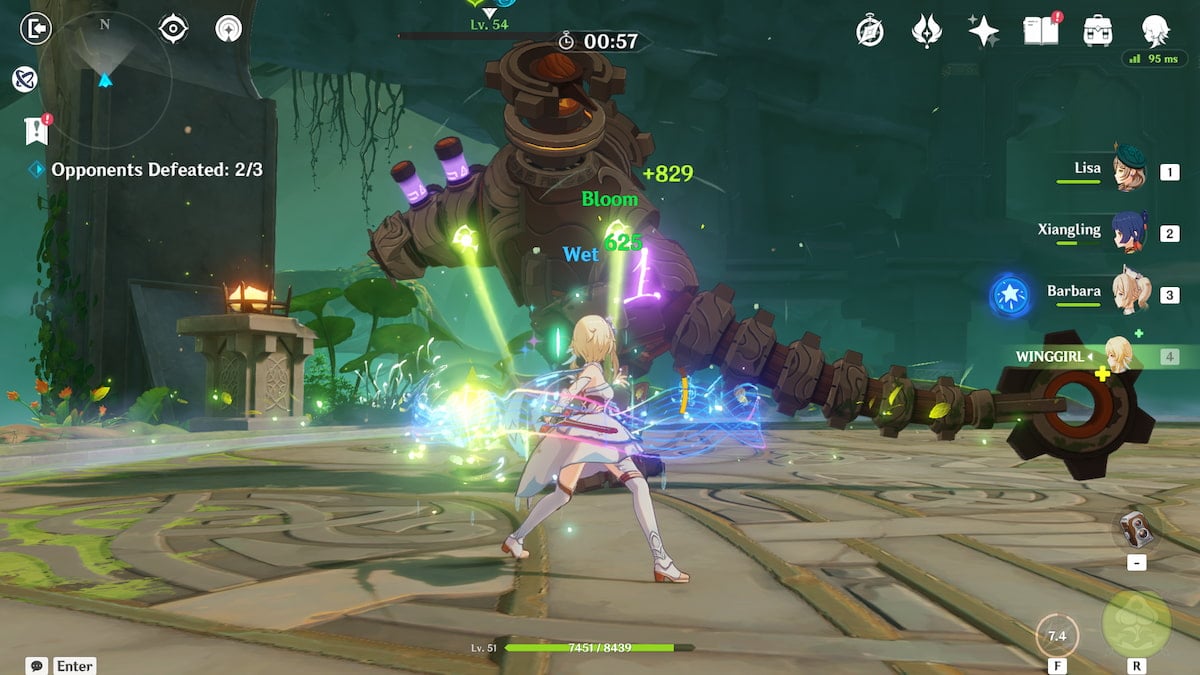Use the camera gadget icon
Screen dimensions: 1200x675
pos(1136,531)
